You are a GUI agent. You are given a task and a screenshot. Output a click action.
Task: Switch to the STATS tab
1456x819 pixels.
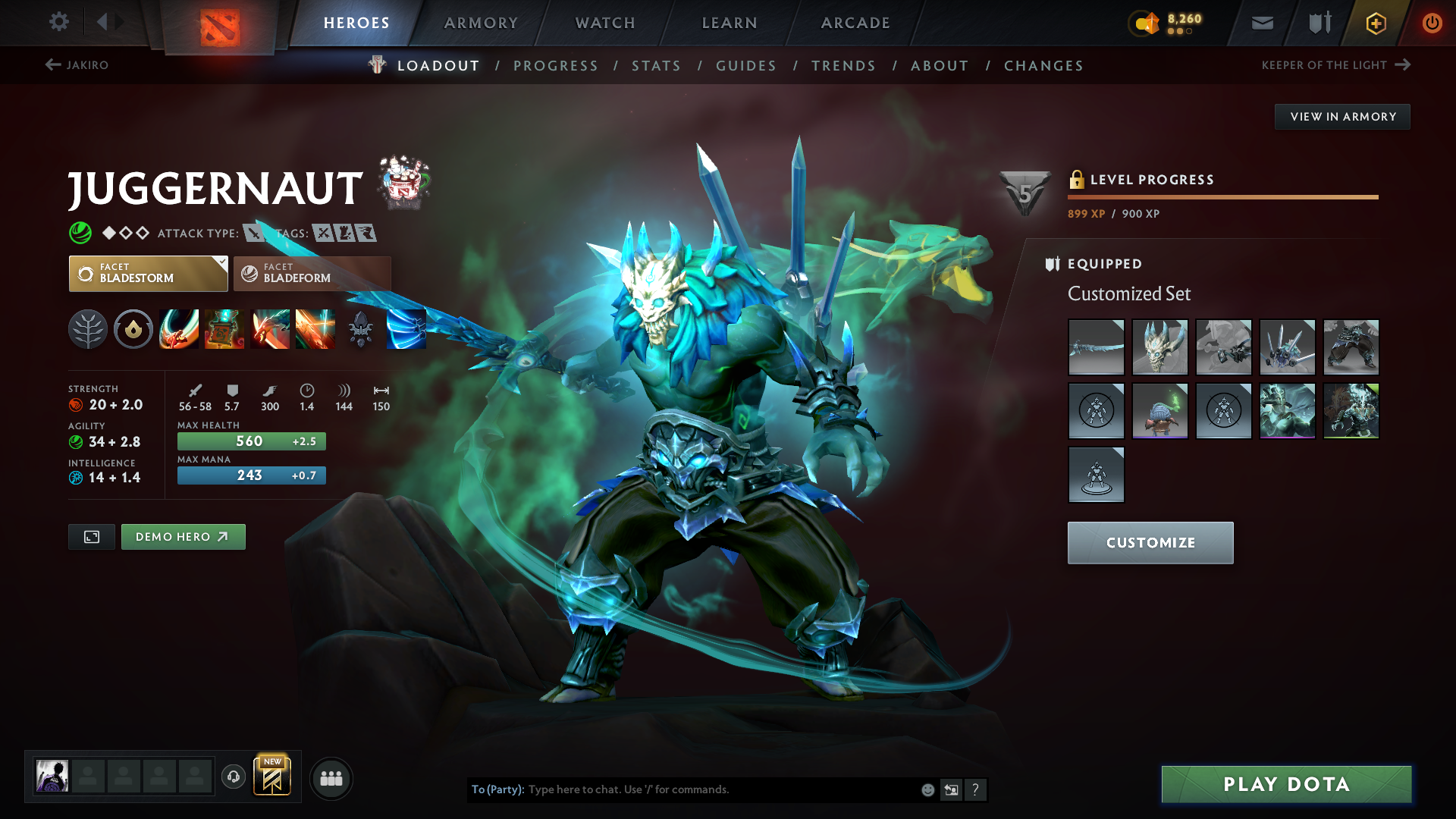click(x=656, y=65)
